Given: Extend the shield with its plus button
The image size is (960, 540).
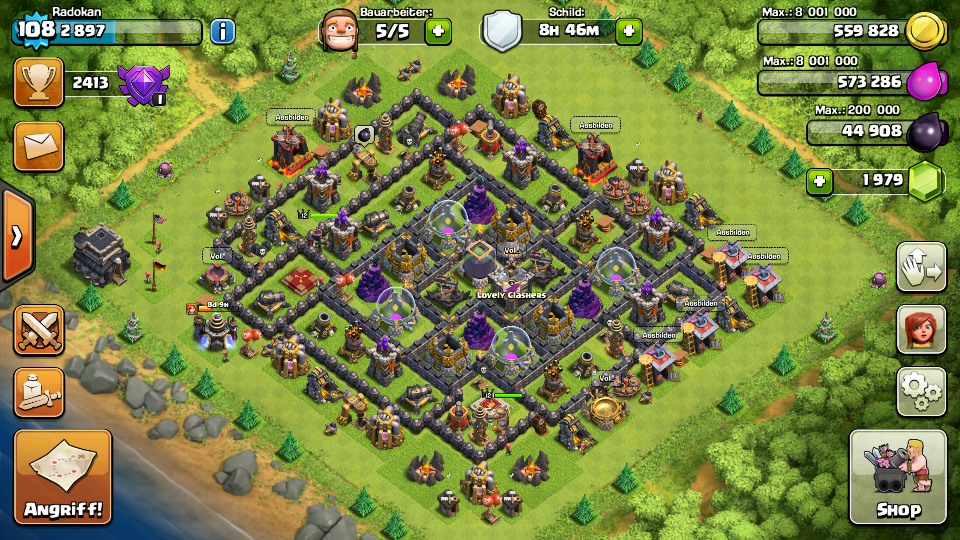Looking at the screenshot, I should pyautogui.click(x=629, y=31).
